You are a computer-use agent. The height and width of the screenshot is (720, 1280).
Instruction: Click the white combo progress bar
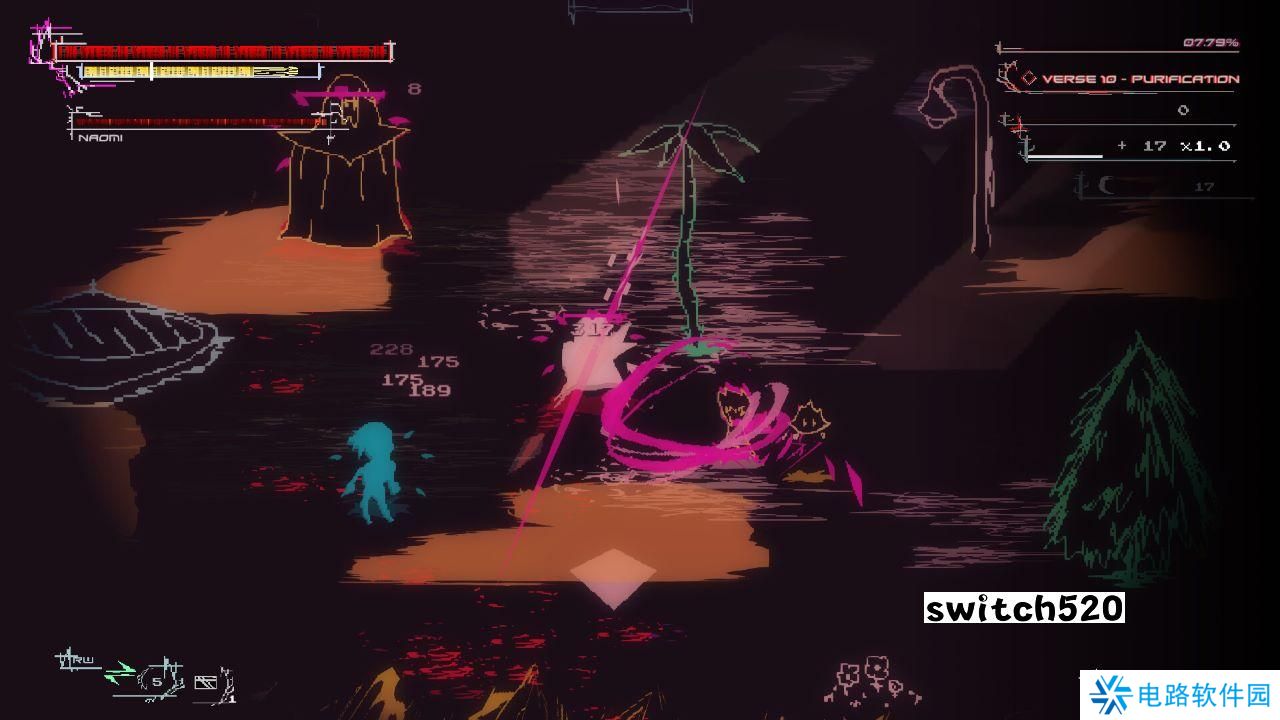[1064, 157]
